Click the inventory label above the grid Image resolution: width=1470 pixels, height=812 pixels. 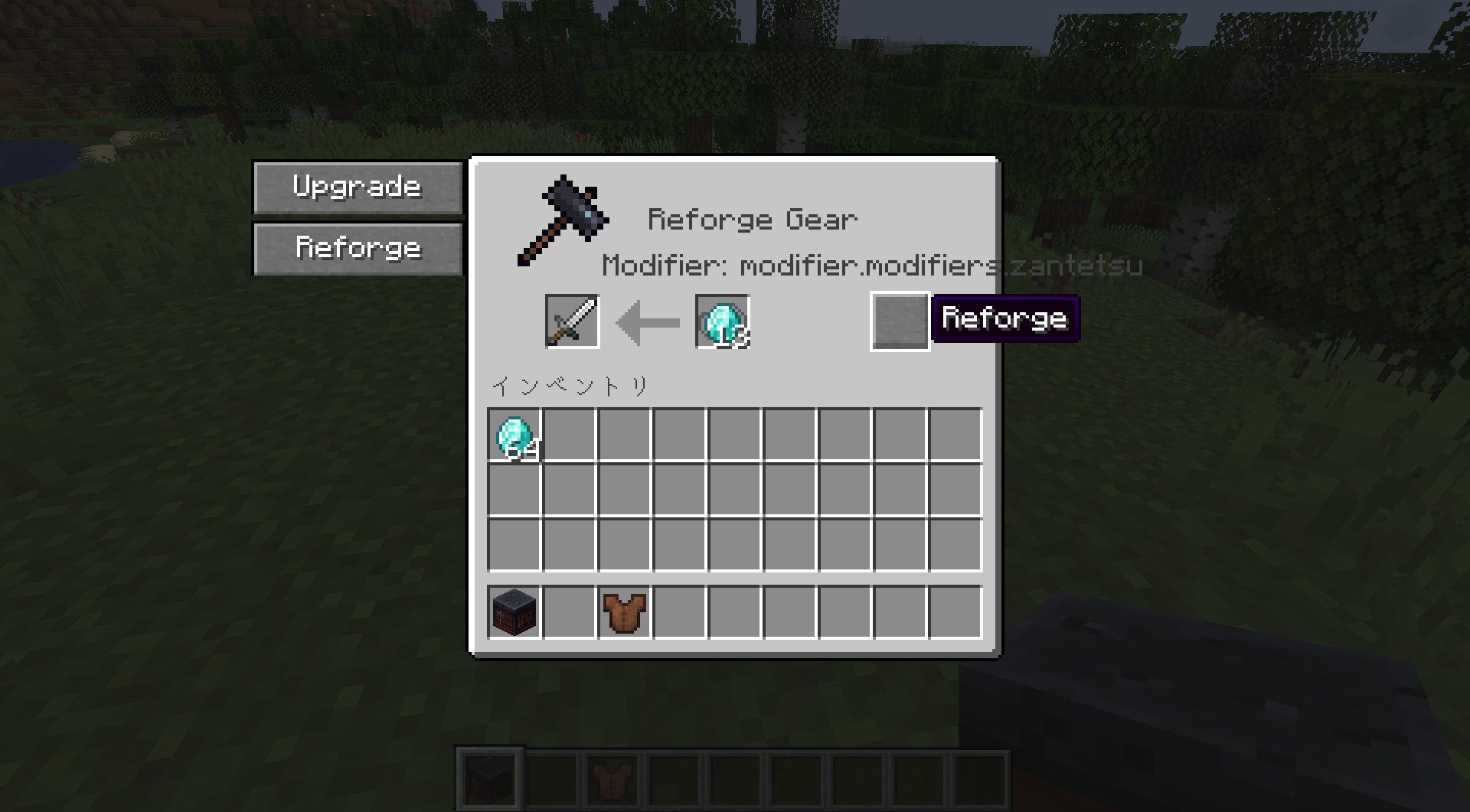[x=570, y=384]
